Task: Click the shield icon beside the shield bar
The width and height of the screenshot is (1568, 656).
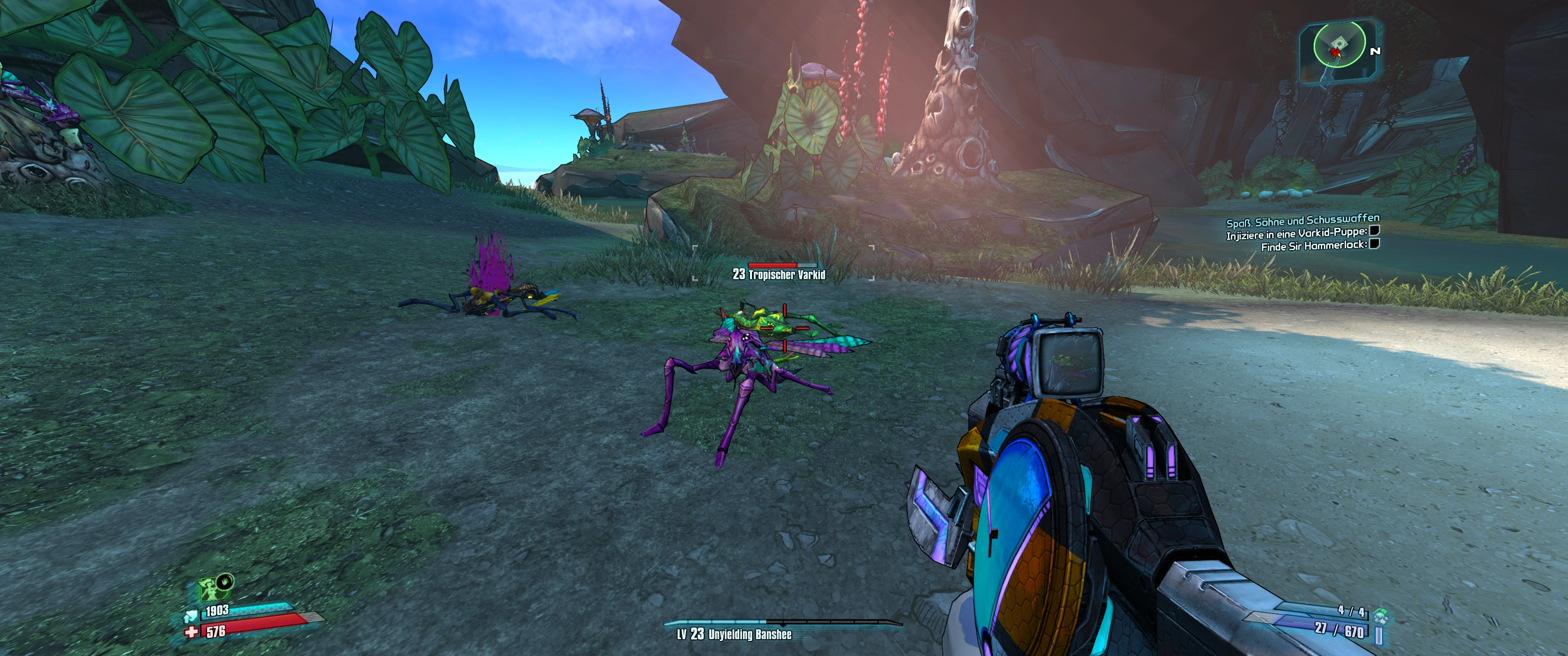Action: click(x=191, y=615)
